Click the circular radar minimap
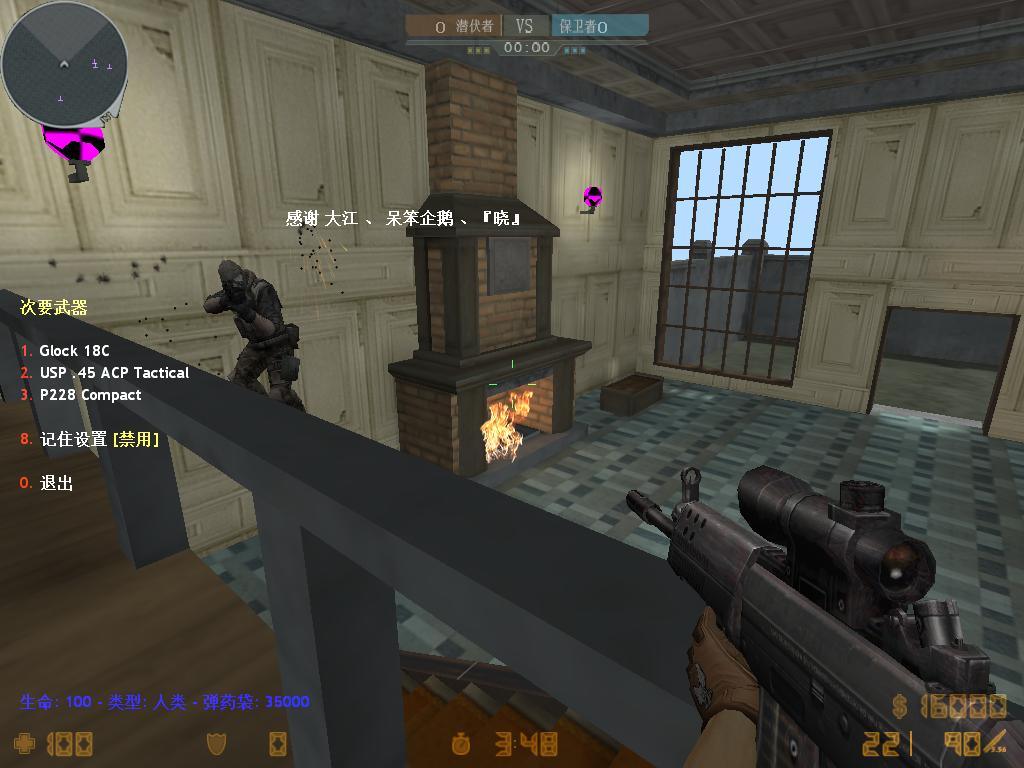This screenshot has width=1024, height=768. pos(64,64)
